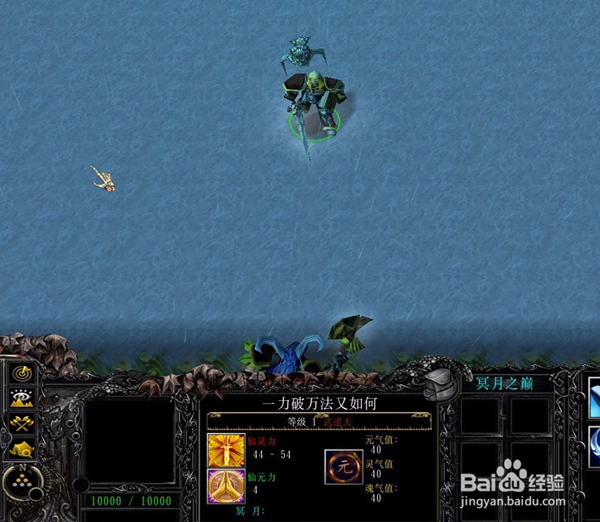Toggle the minimap terrain visibility button
The width and height of the screenshot is (600, 522).
tap(23, 398)
